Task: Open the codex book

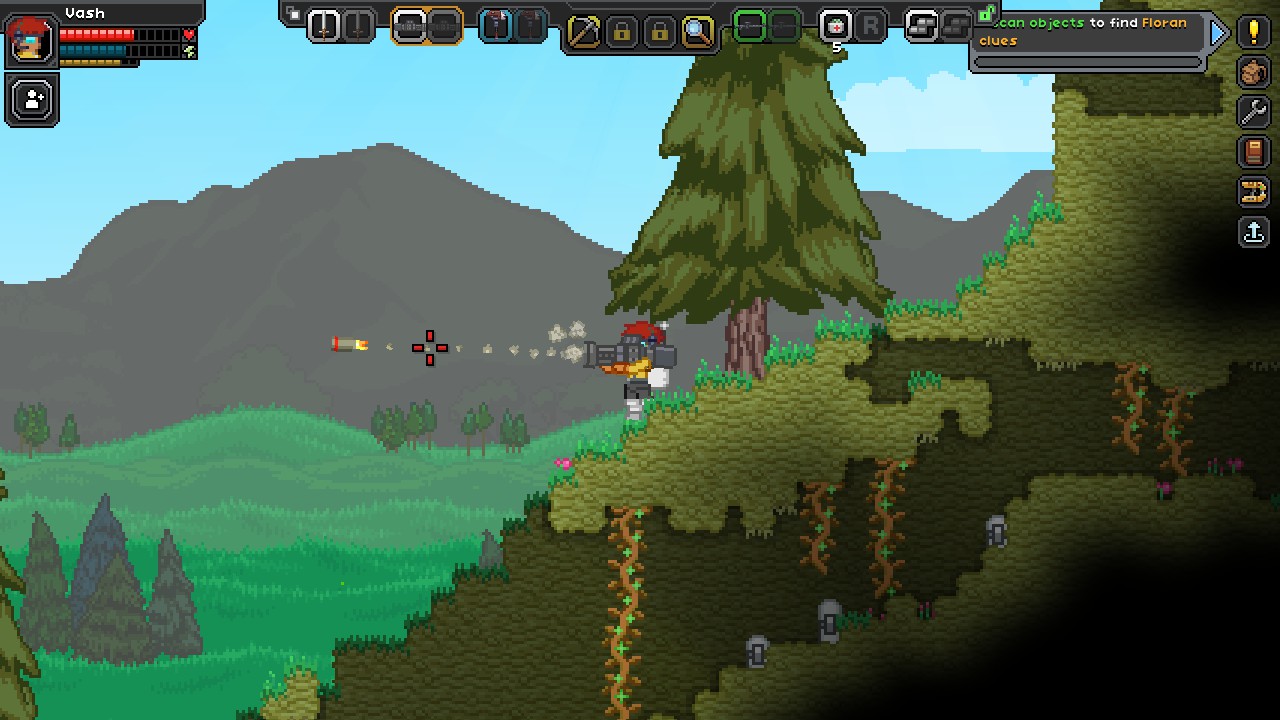Action: pyautogui.click(x=1254, y=152)
